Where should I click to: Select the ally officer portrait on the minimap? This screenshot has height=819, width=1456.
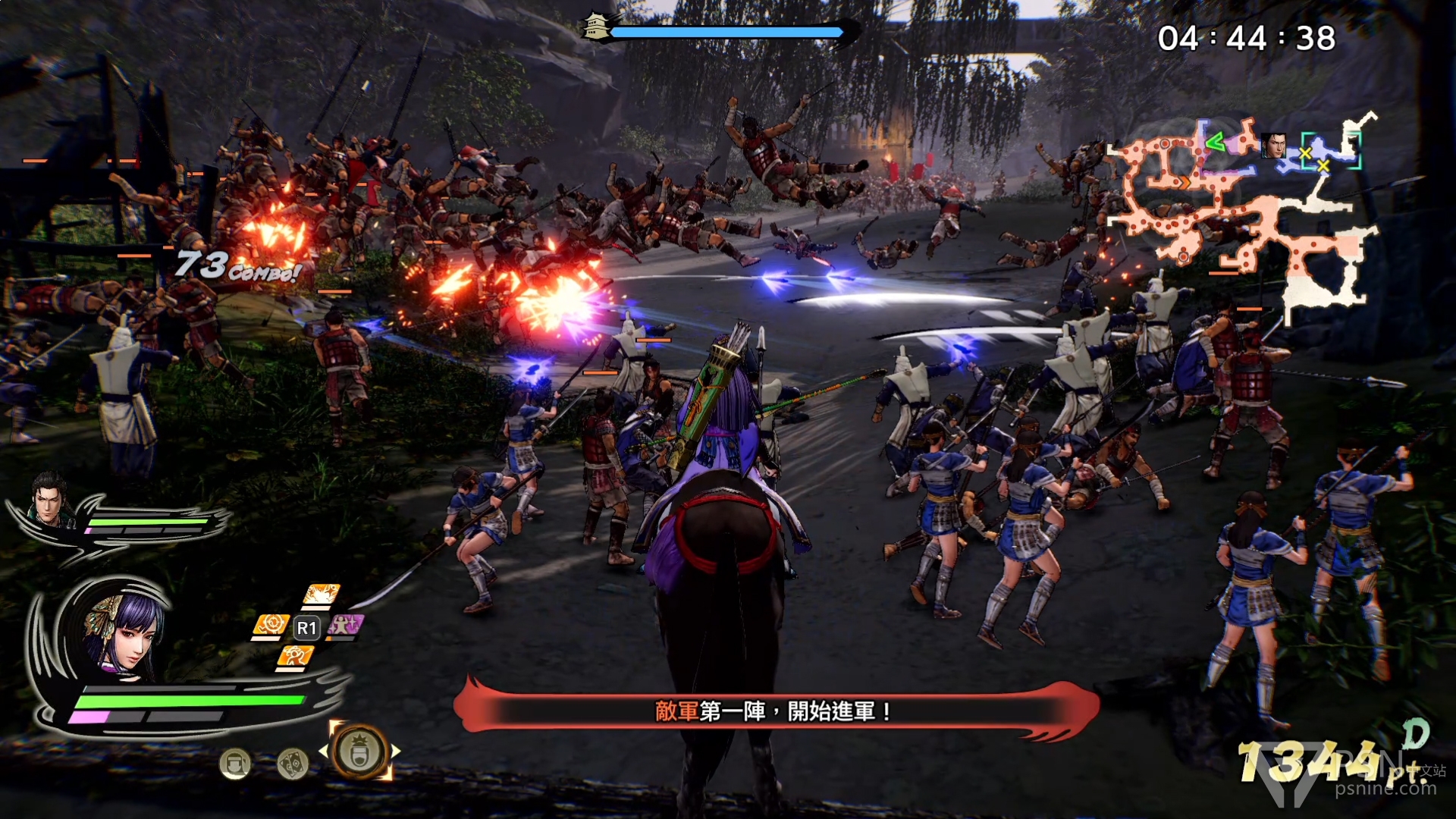click(1272, 145)
